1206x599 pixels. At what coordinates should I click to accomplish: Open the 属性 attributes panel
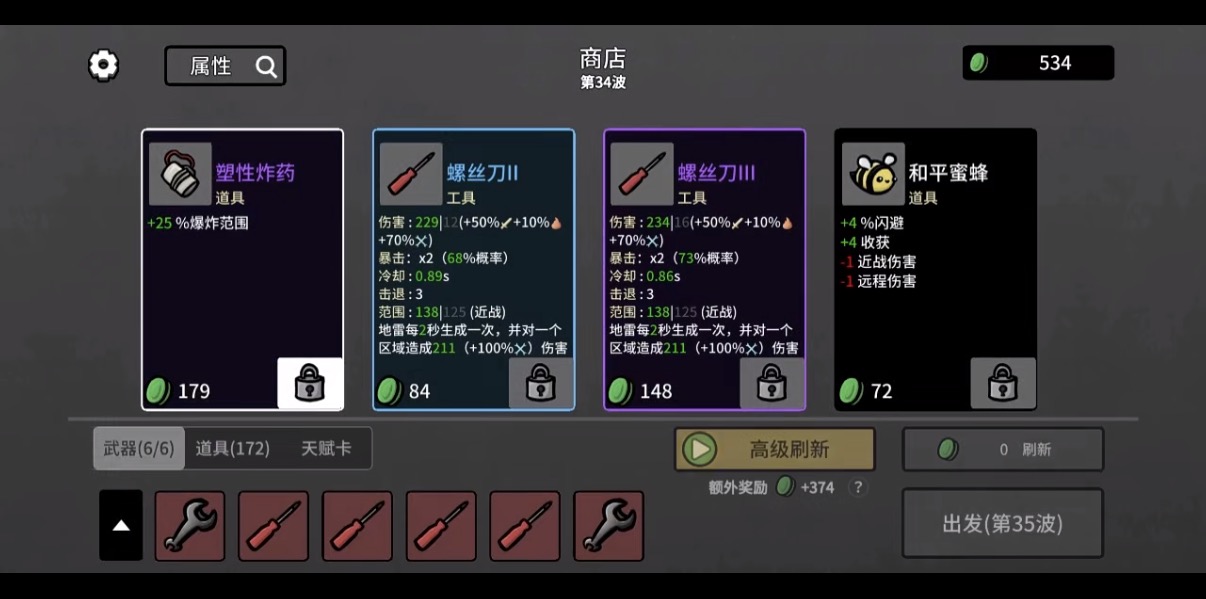point(225,66)
